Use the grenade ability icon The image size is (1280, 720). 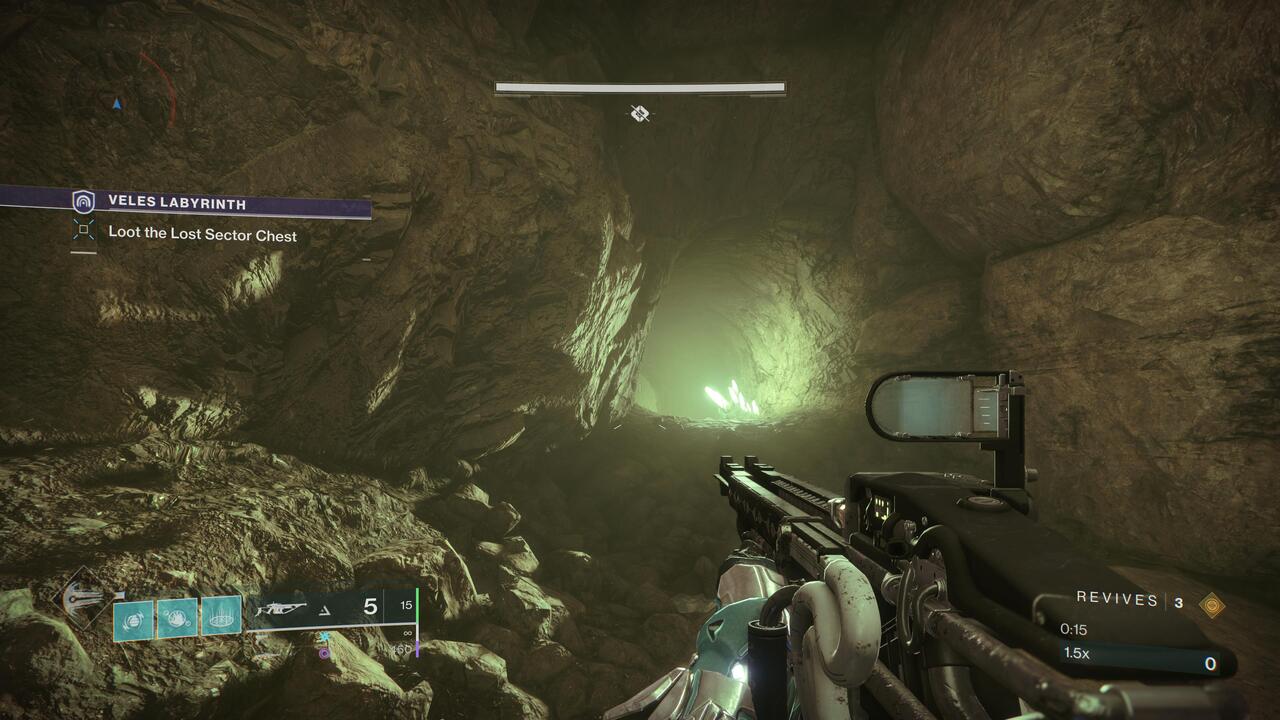[133, 619]
